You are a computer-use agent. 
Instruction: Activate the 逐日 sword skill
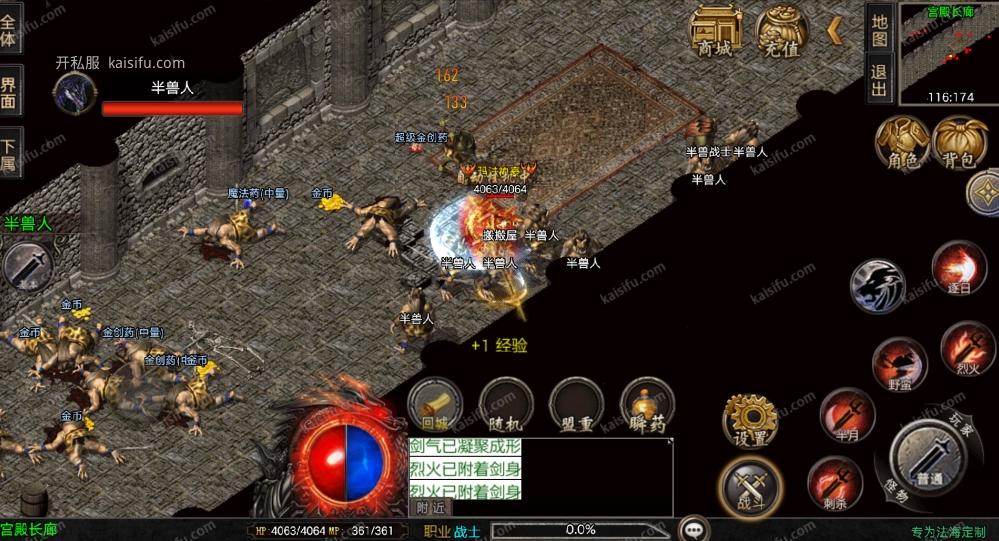[x=958, y=268]
